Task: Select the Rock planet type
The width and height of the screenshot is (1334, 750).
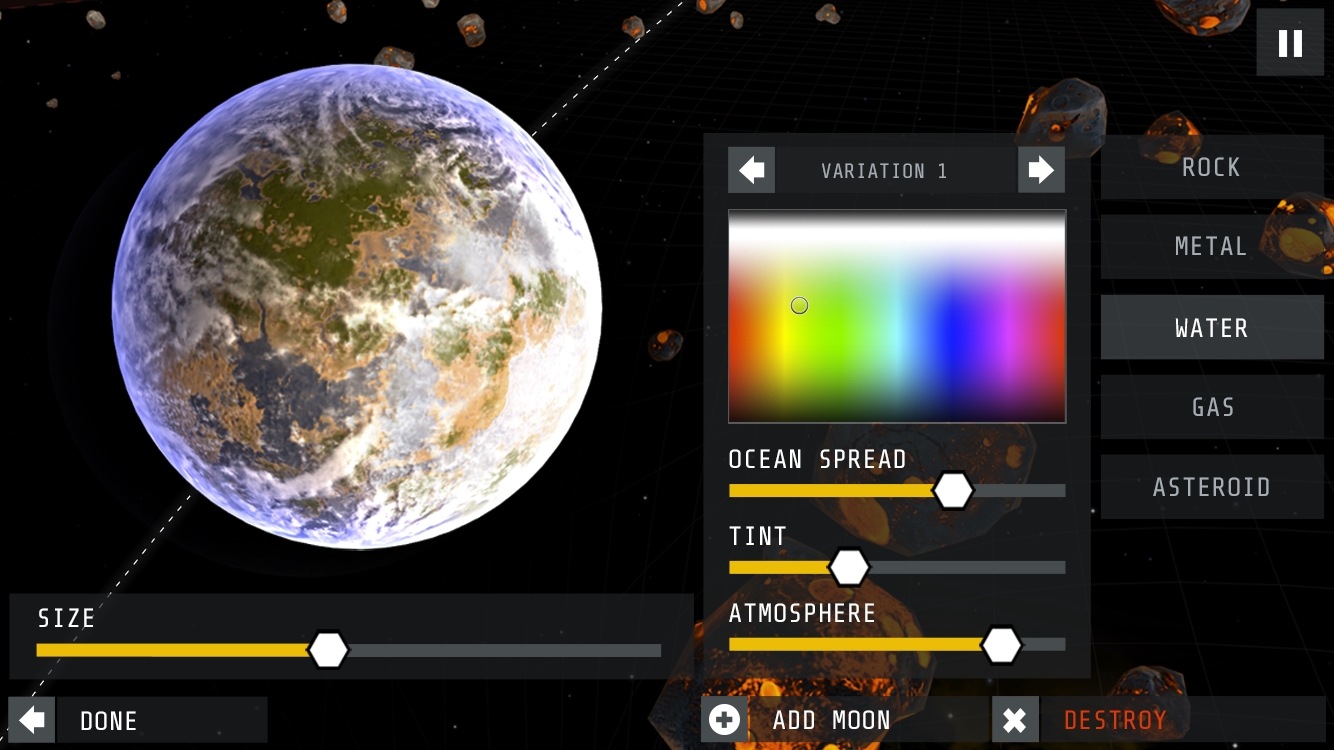Action: pos(1211,167)
